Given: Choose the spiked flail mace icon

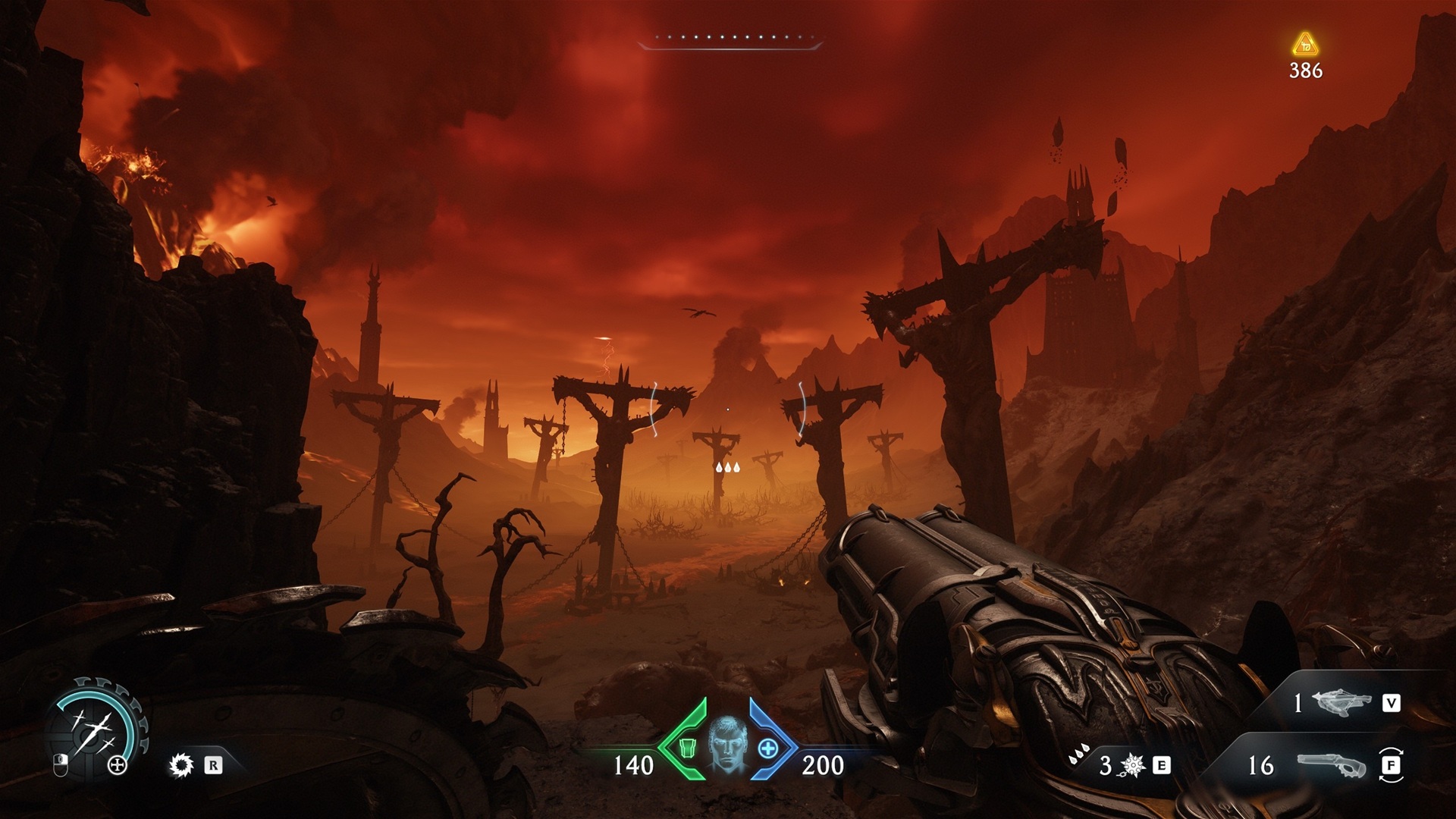Looking at the screenshot, I should (x=1132, y=766).
